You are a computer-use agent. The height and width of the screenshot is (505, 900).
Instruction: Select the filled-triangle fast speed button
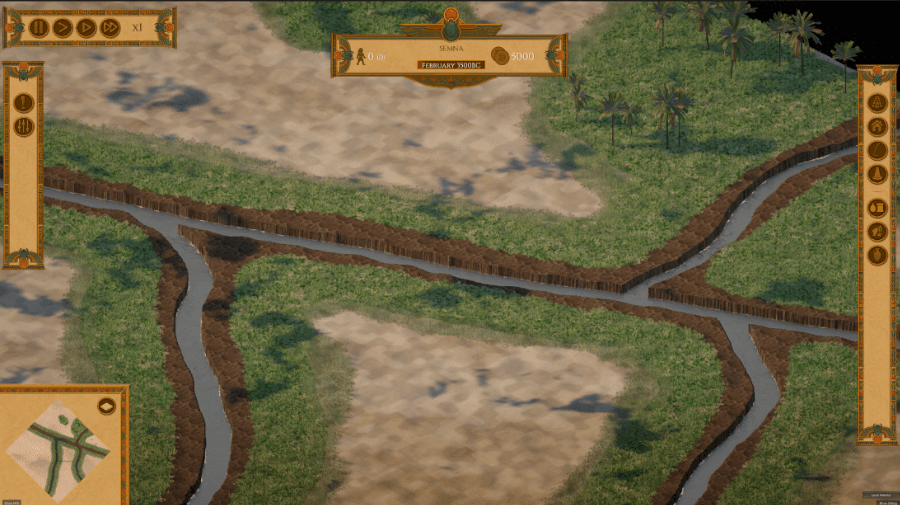[86, 28]
